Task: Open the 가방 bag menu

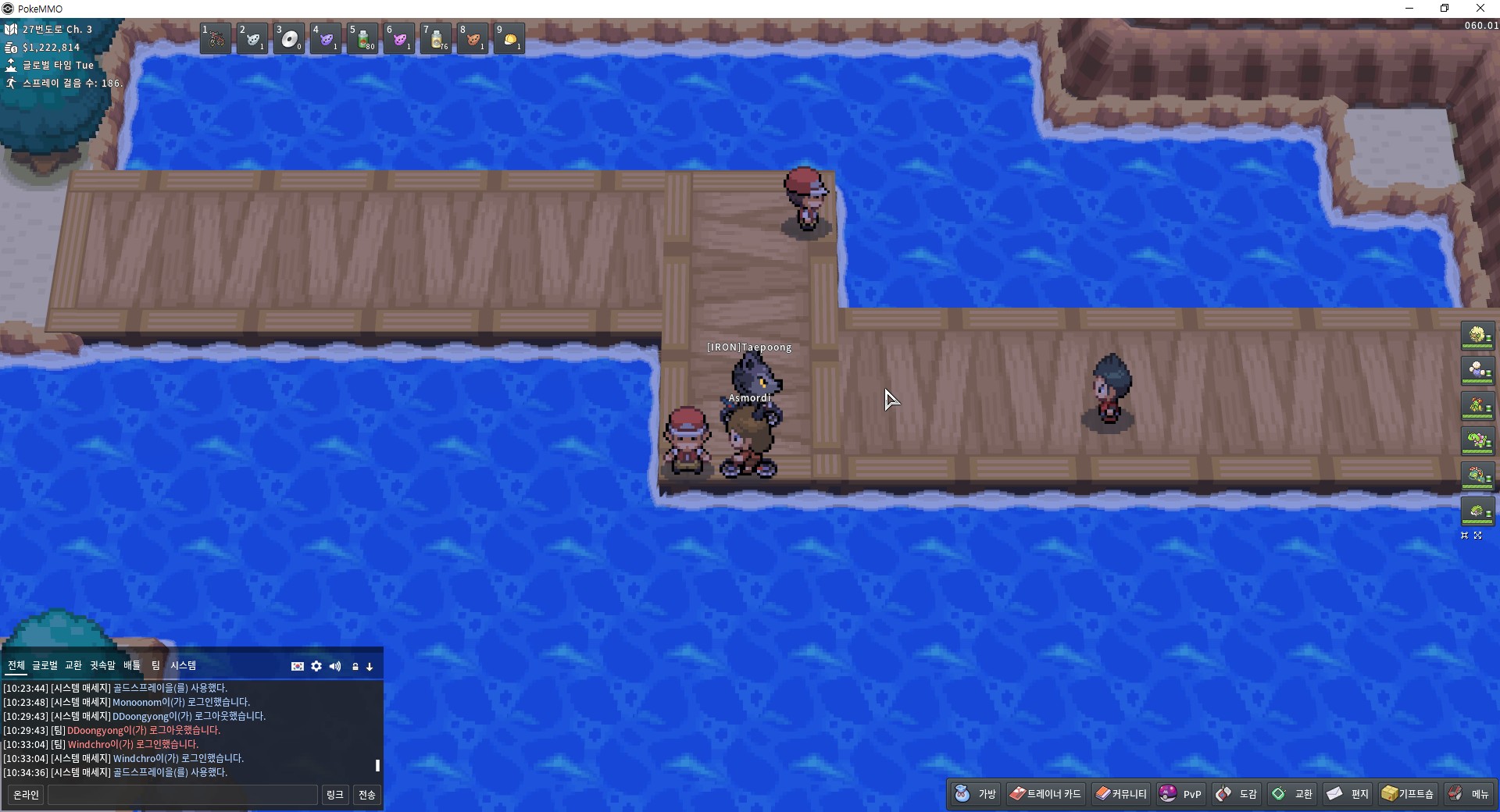Action: tap(976, 794)
